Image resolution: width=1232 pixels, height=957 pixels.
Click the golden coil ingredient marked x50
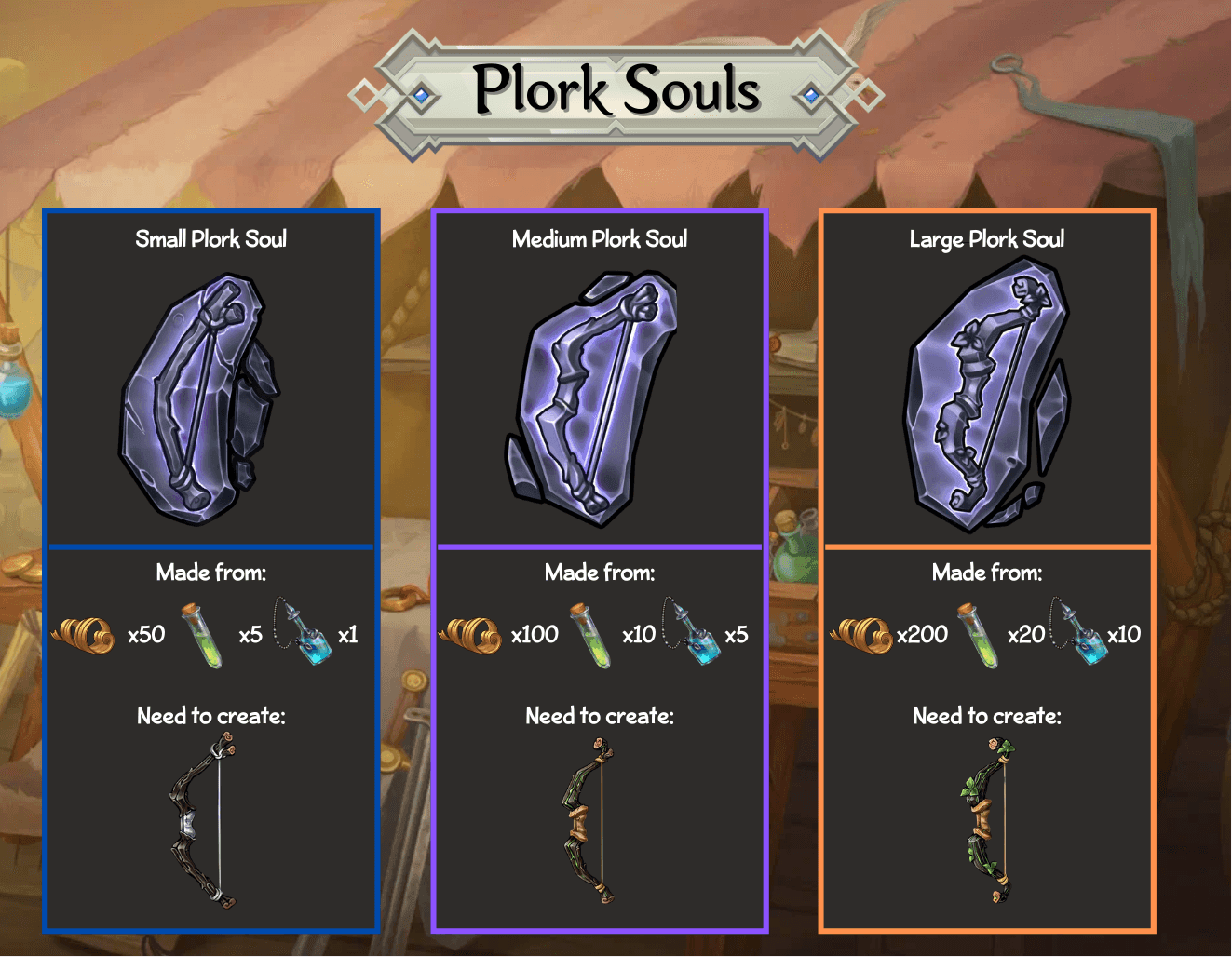coord(84,635)
